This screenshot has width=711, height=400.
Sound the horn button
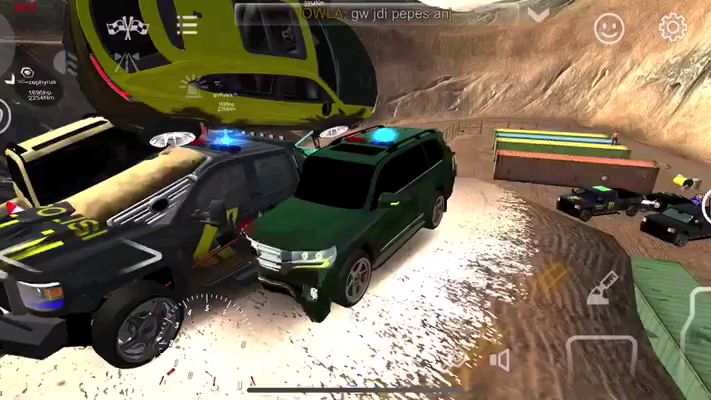(x=497, y=360)
